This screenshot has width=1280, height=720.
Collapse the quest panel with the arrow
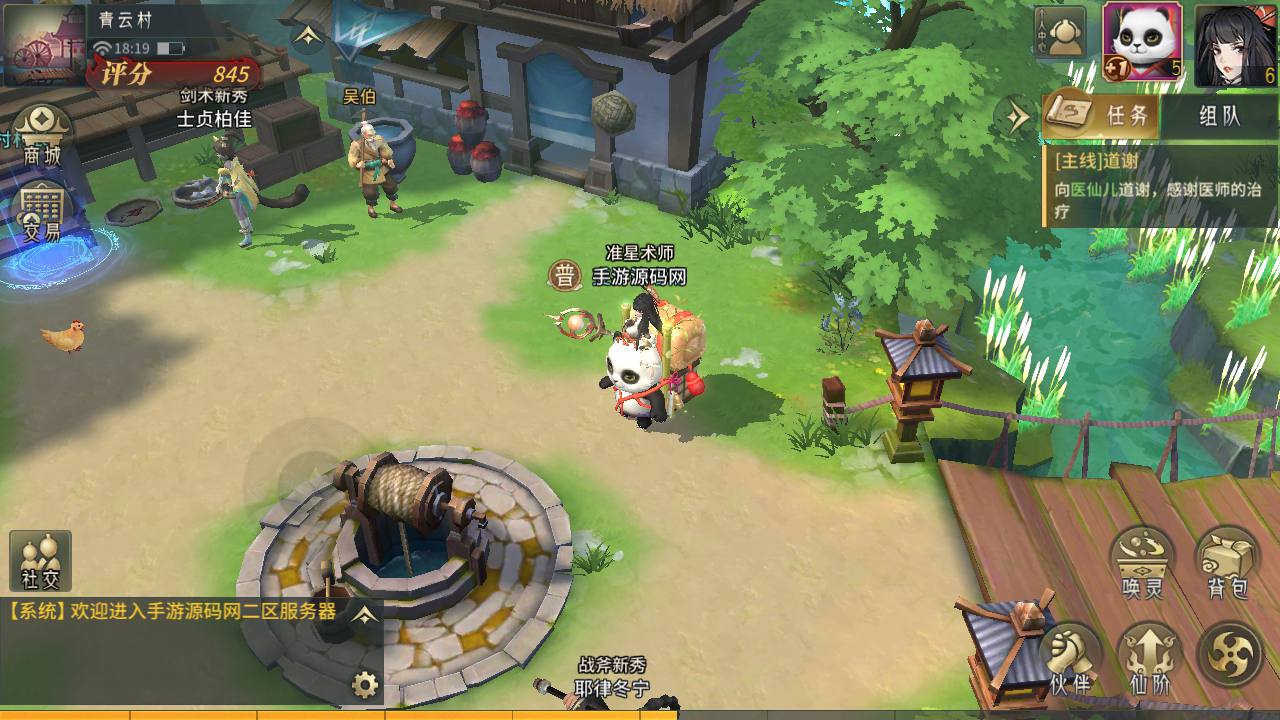(x=1017, y=117)
